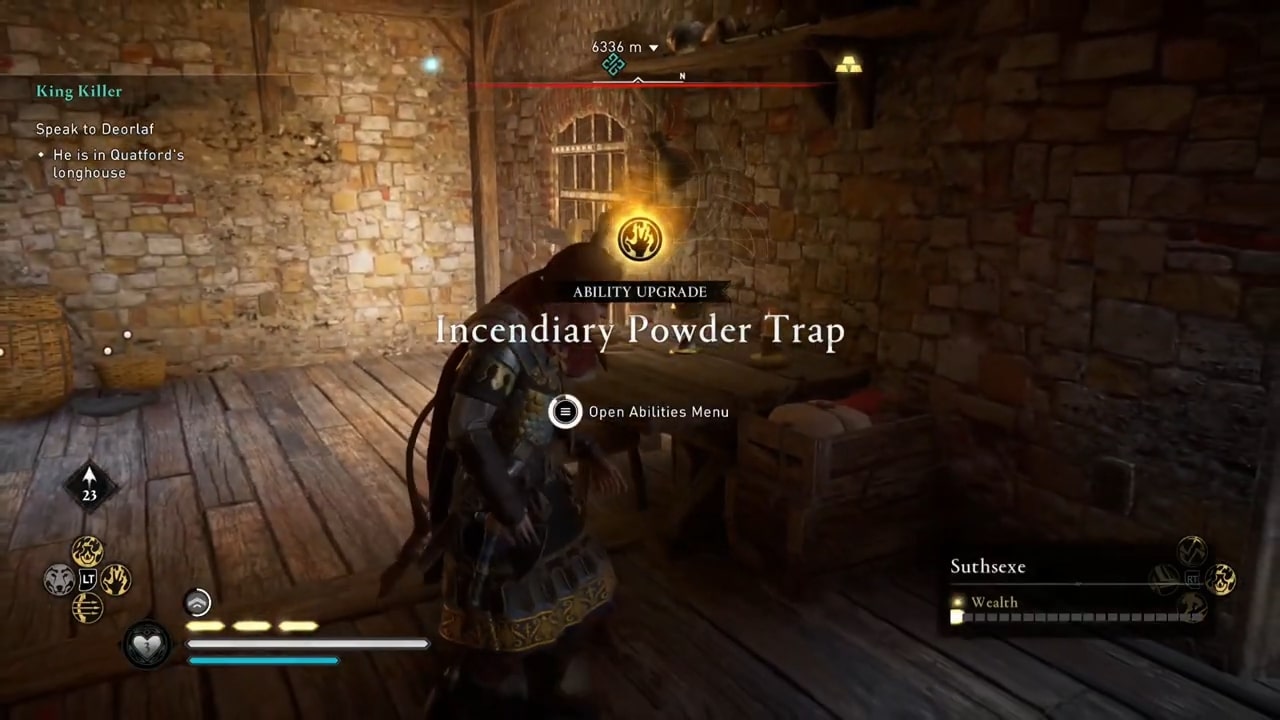
Task: Select the wolf companion ability icon
Action: (58, 578)
